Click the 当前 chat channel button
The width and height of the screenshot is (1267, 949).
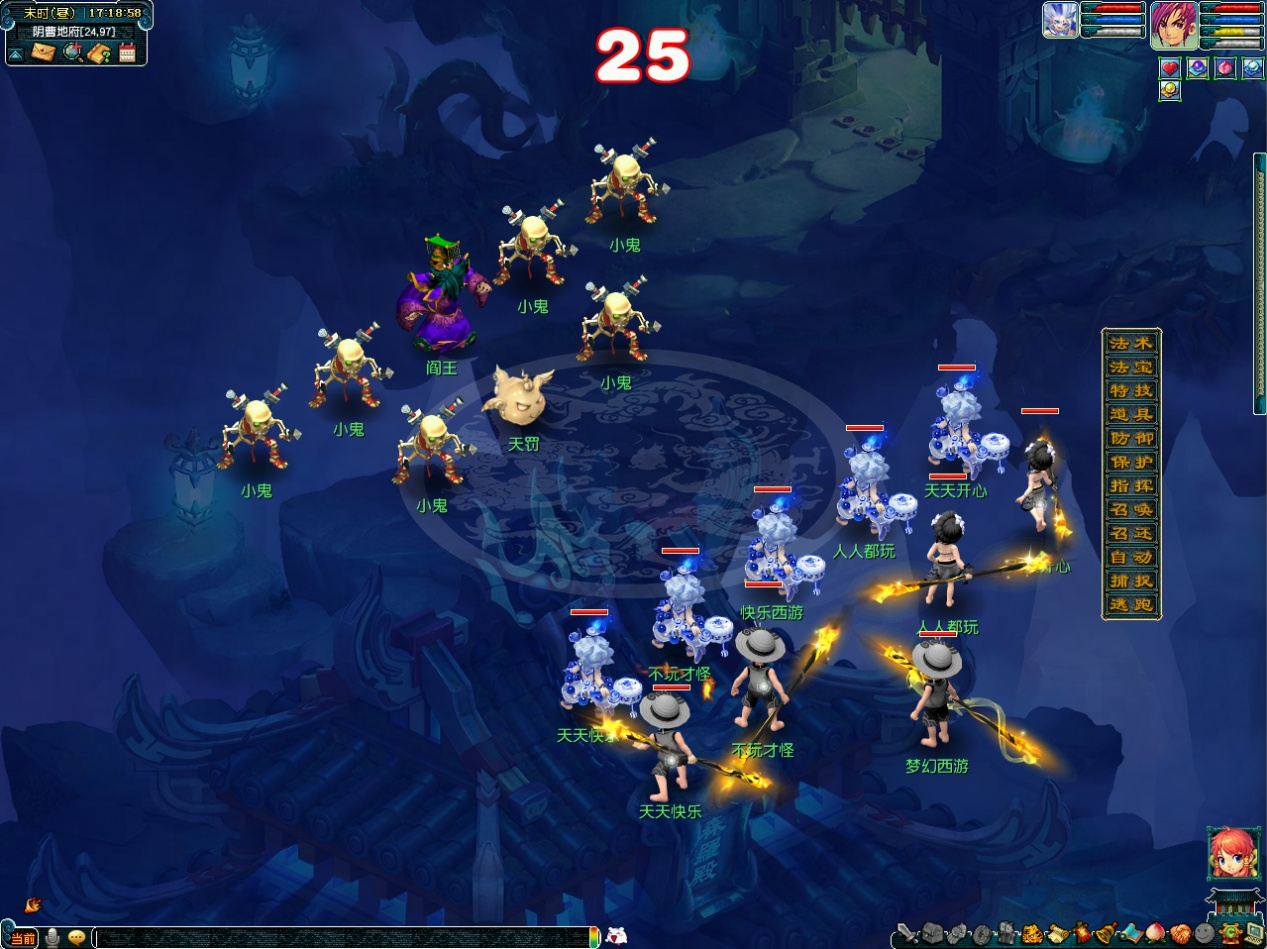[x=22, y=938]
